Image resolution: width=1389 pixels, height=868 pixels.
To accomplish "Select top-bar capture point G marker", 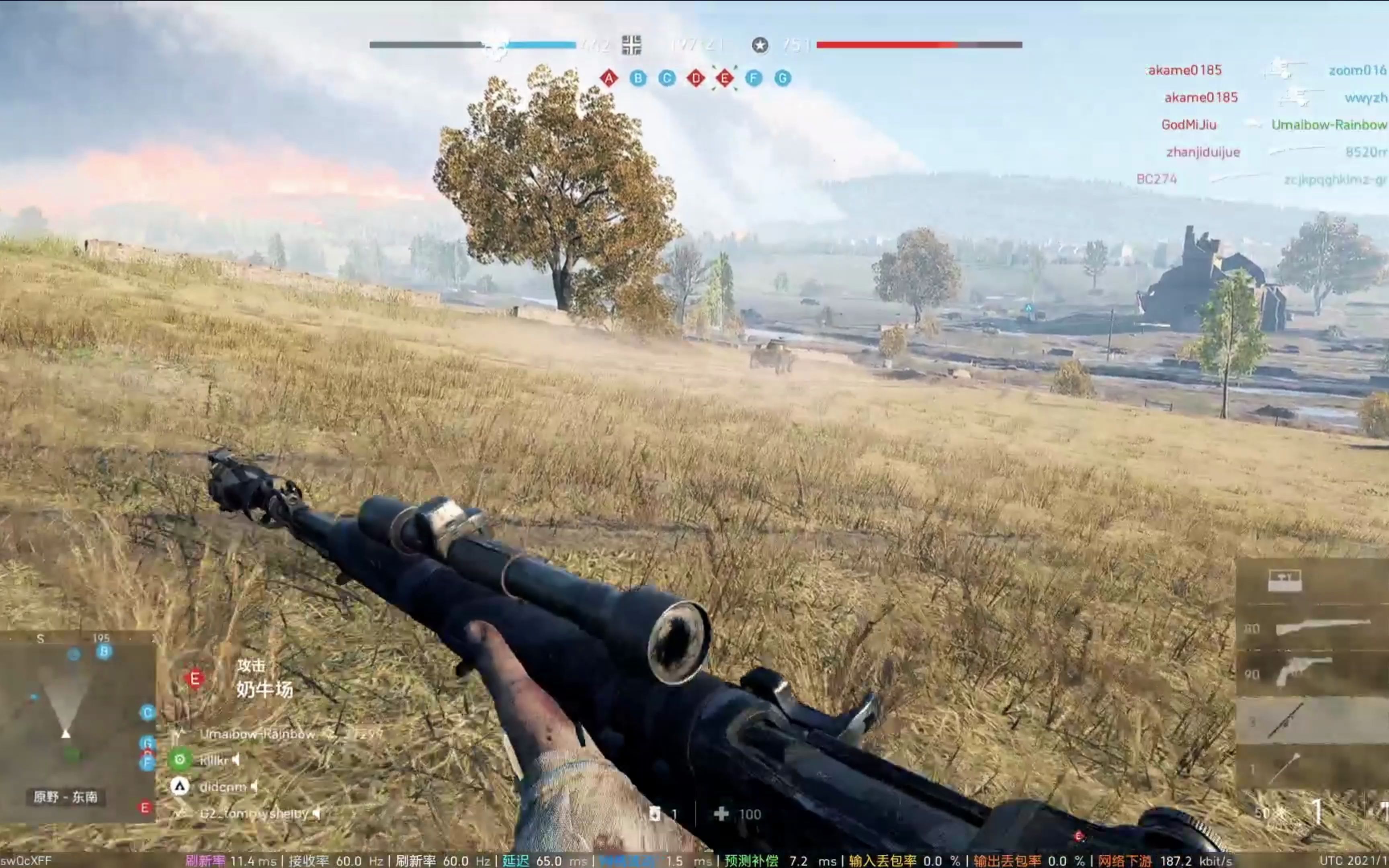I will [x=783, y=78].
